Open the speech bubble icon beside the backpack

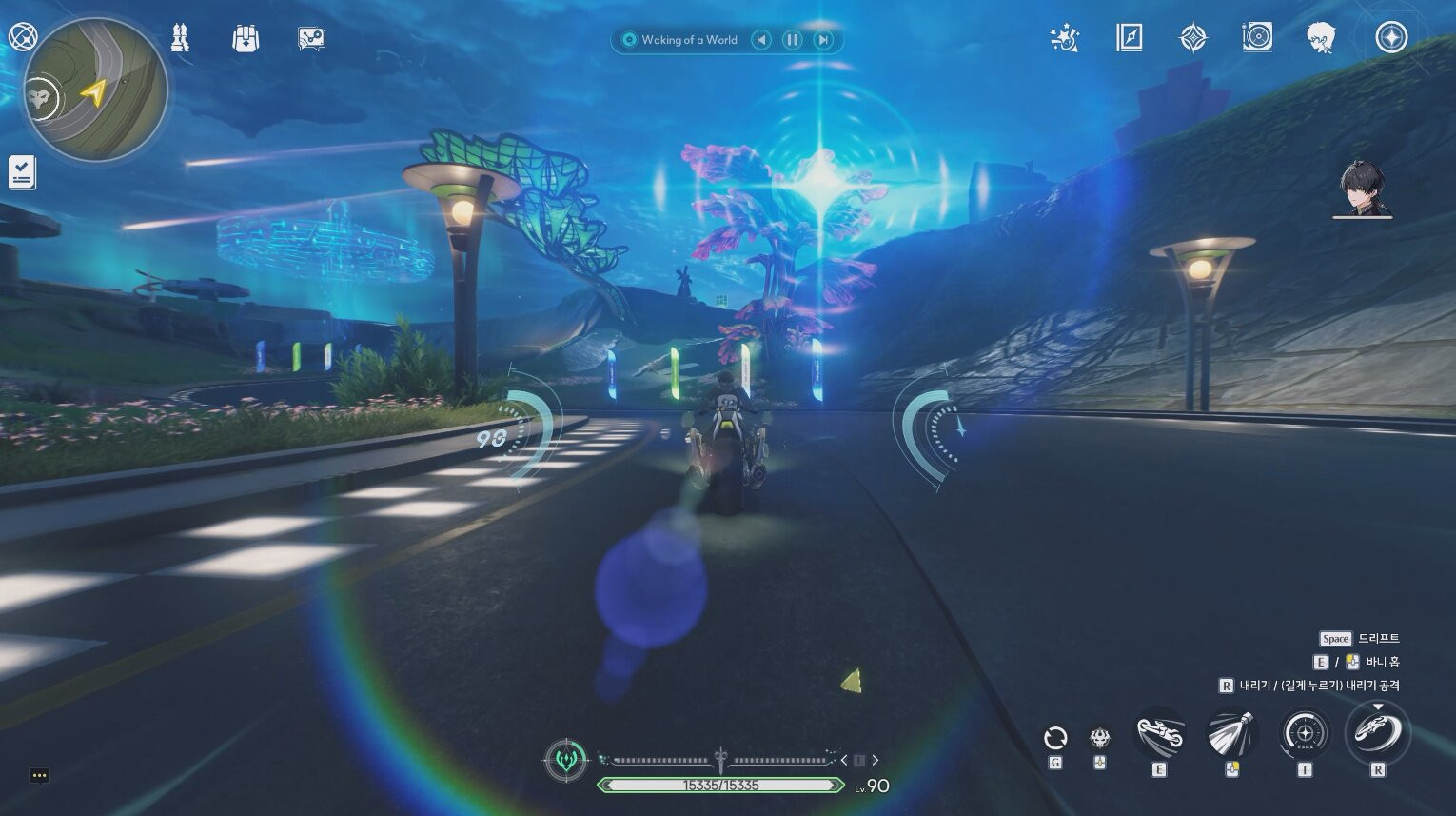coord(311,38)
